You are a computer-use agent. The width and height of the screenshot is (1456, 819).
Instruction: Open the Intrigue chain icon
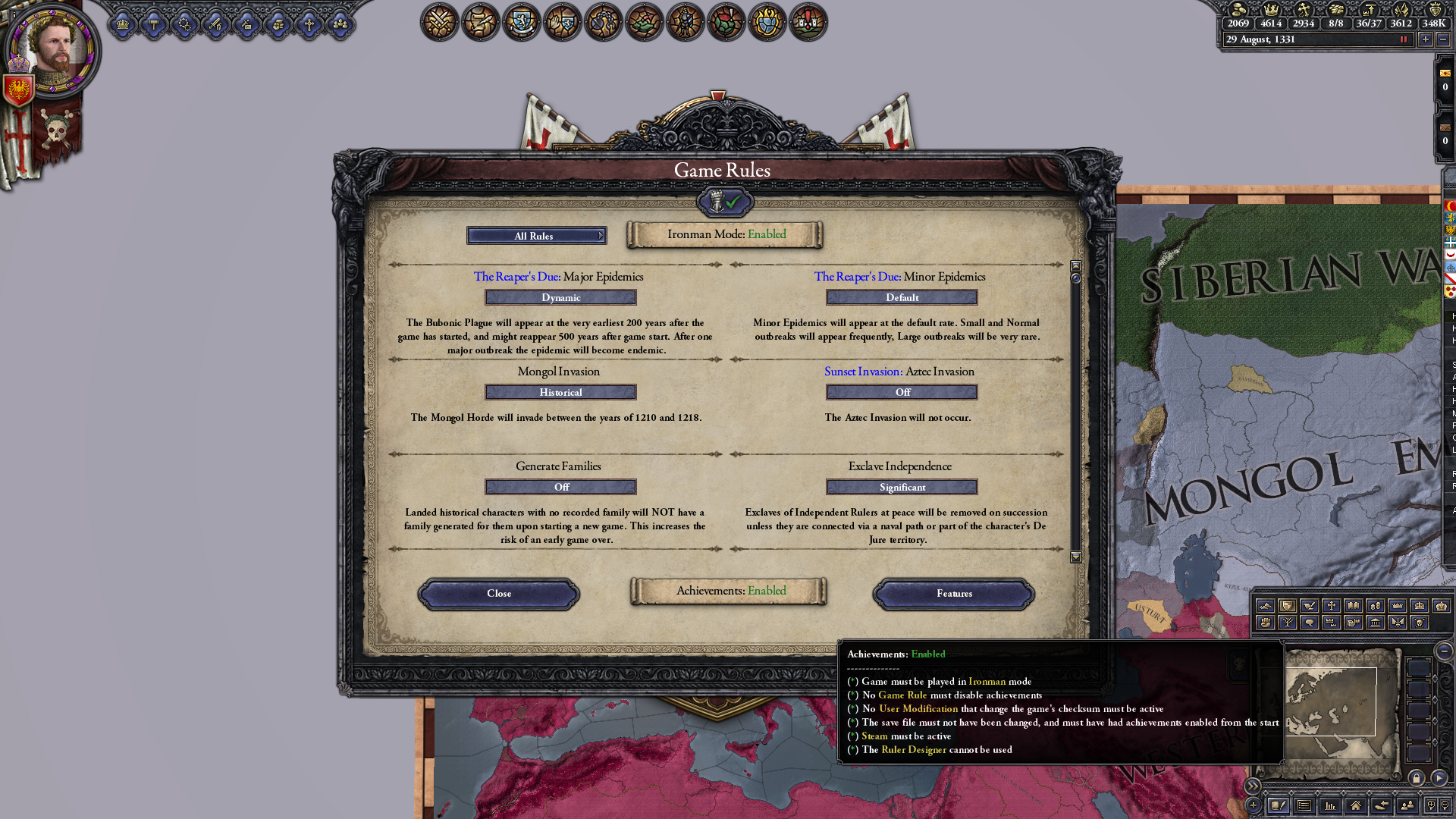click(603, 23)
